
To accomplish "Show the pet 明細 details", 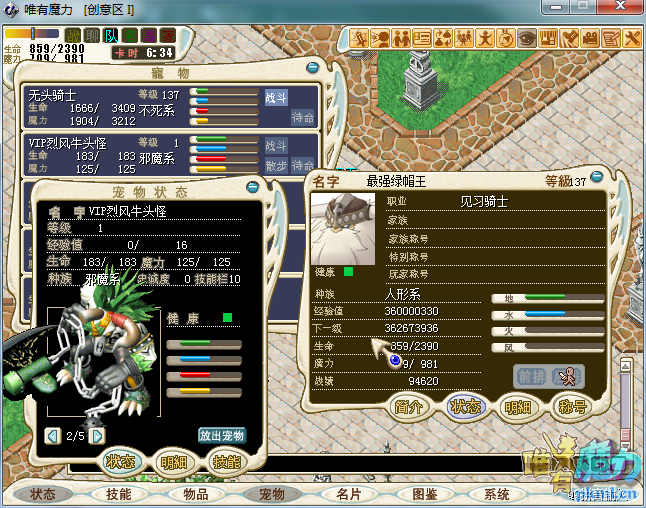I will 172,462.
